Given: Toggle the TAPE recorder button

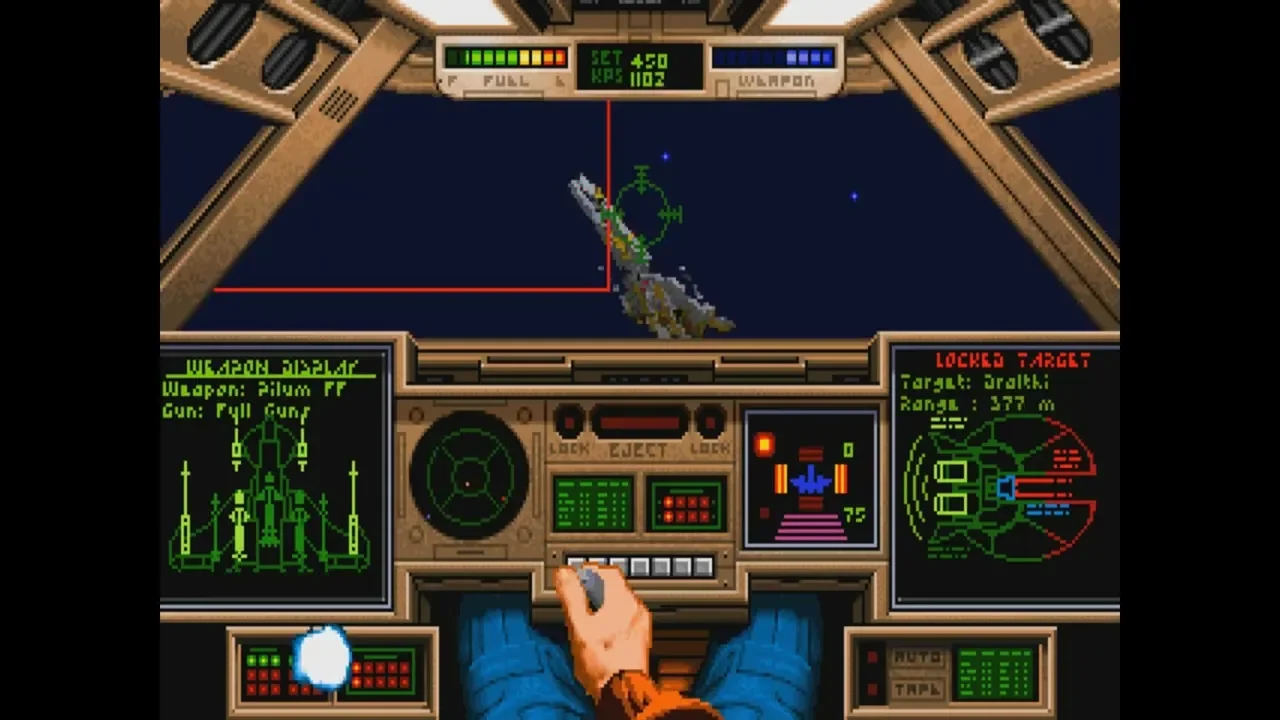Looking at the screenshot, I should (915, 689).
